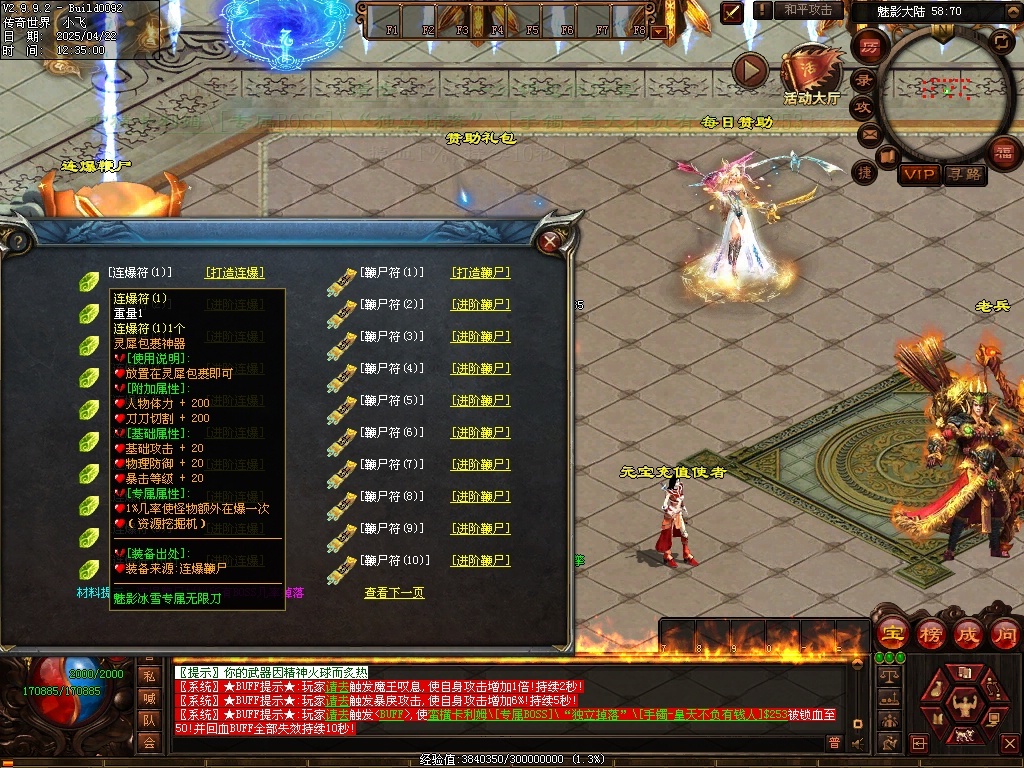
Task: Open the mail envelope icon
Action: click(x=868, y=132)
